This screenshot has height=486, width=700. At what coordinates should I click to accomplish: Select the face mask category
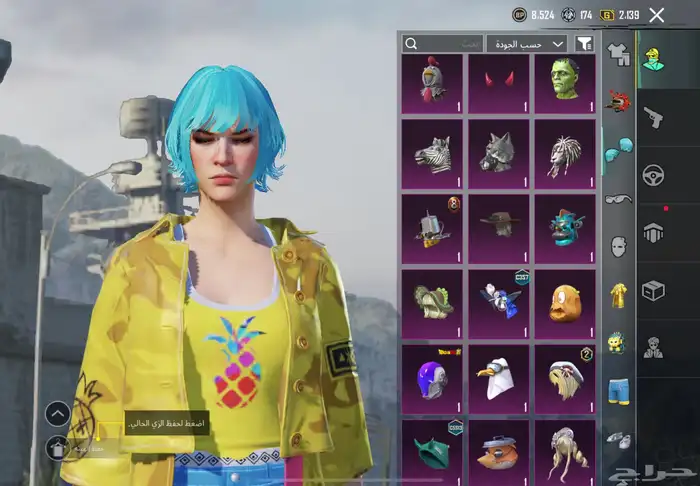point(619,246)
